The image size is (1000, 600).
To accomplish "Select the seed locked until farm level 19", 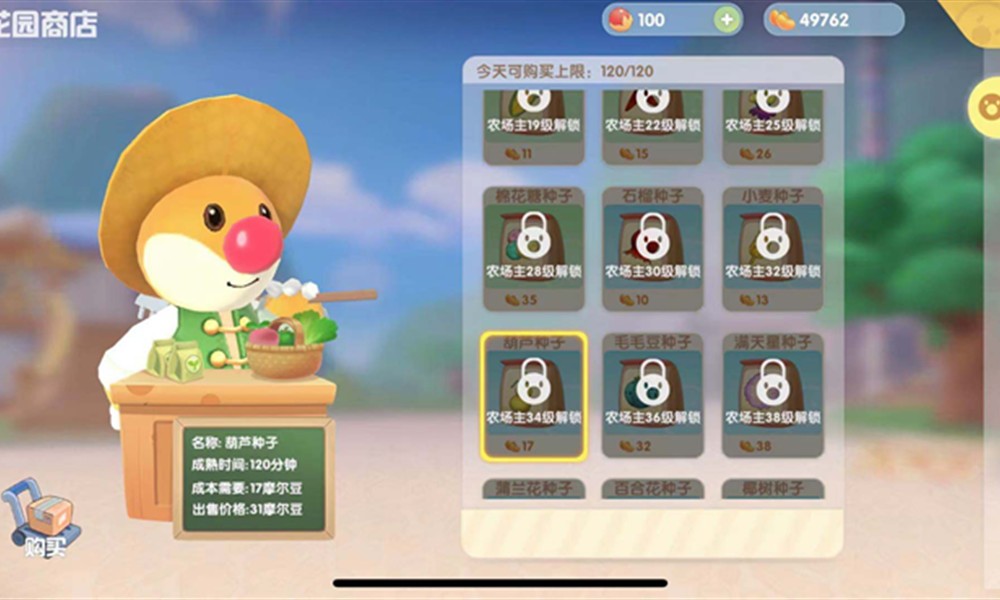I will click(x=533, y=126).
